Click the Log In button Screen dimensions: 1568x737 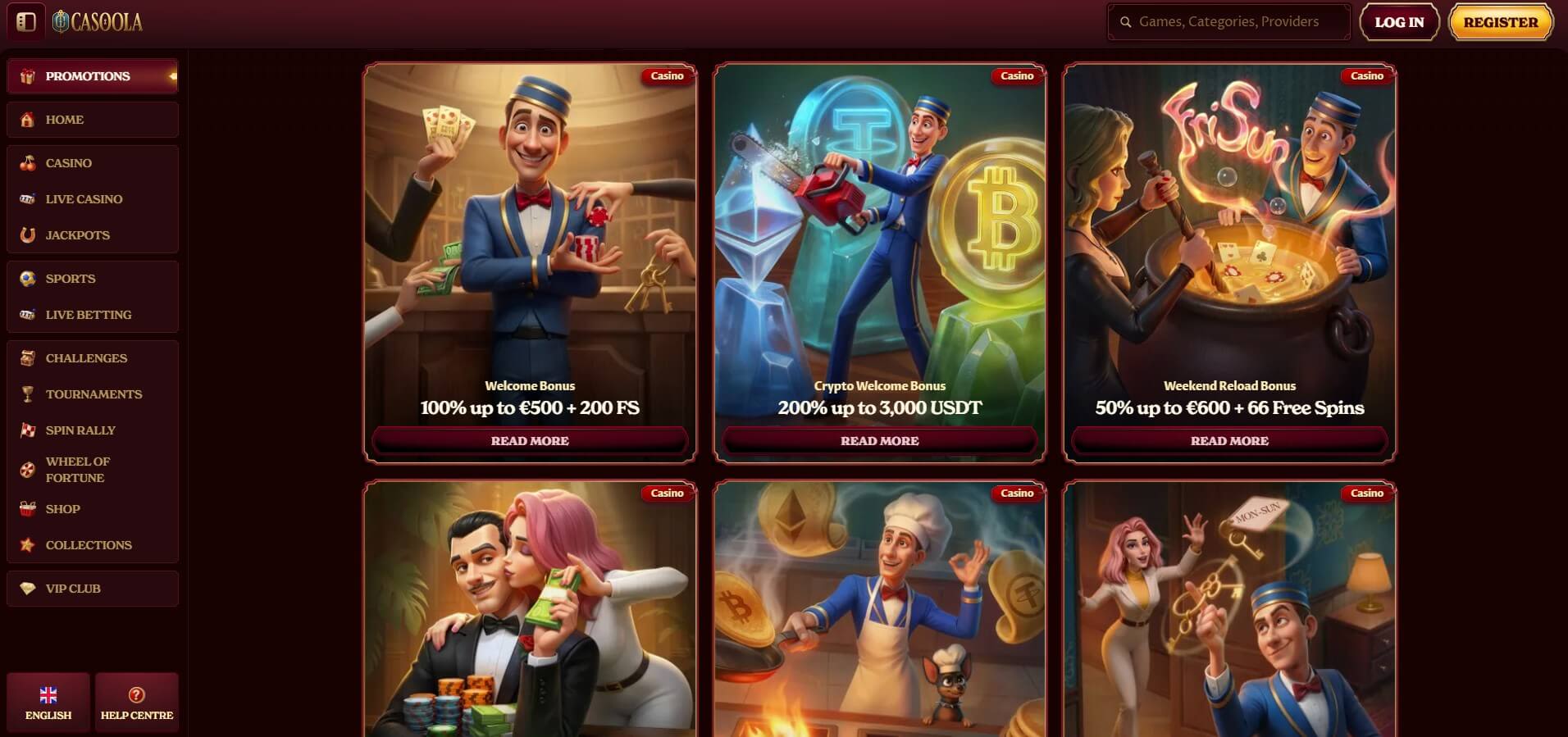click(x=1399, y=22)
